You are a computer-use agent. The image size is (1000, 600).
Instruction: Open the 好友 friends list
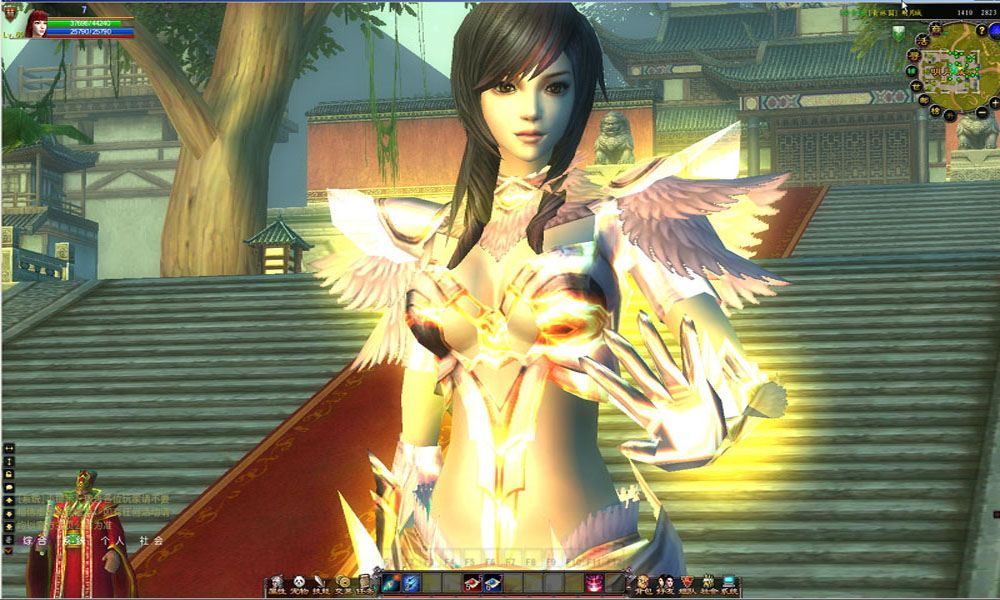pos(665,584)
